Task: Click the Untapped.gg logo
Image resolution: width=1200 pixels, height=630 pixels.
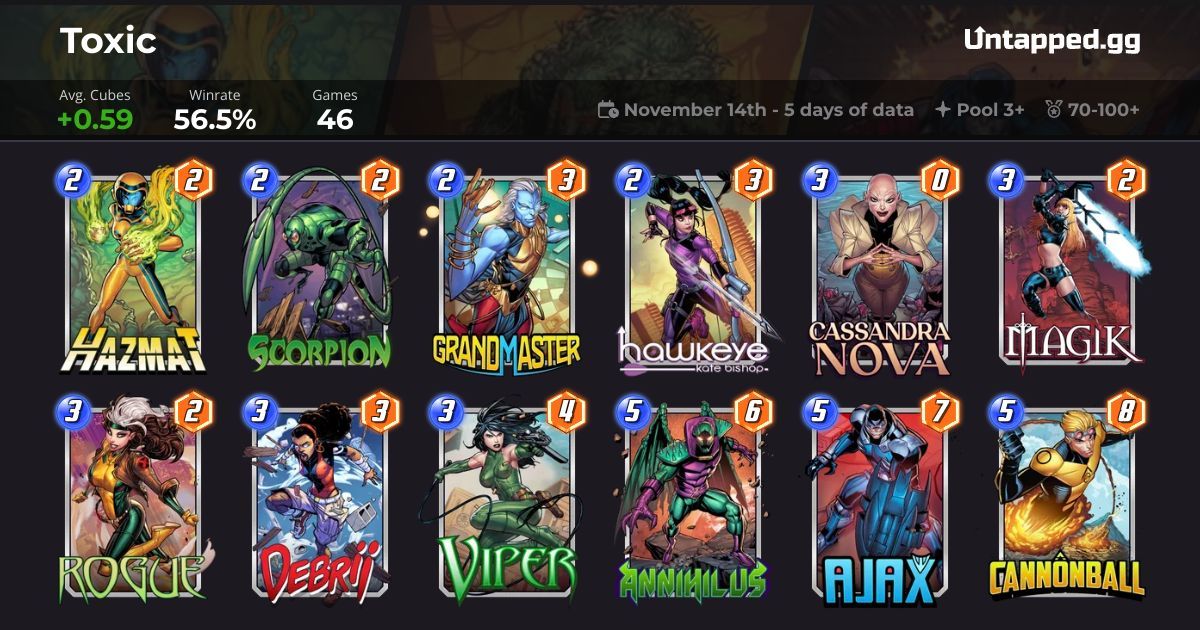Action: point(1051,41)
